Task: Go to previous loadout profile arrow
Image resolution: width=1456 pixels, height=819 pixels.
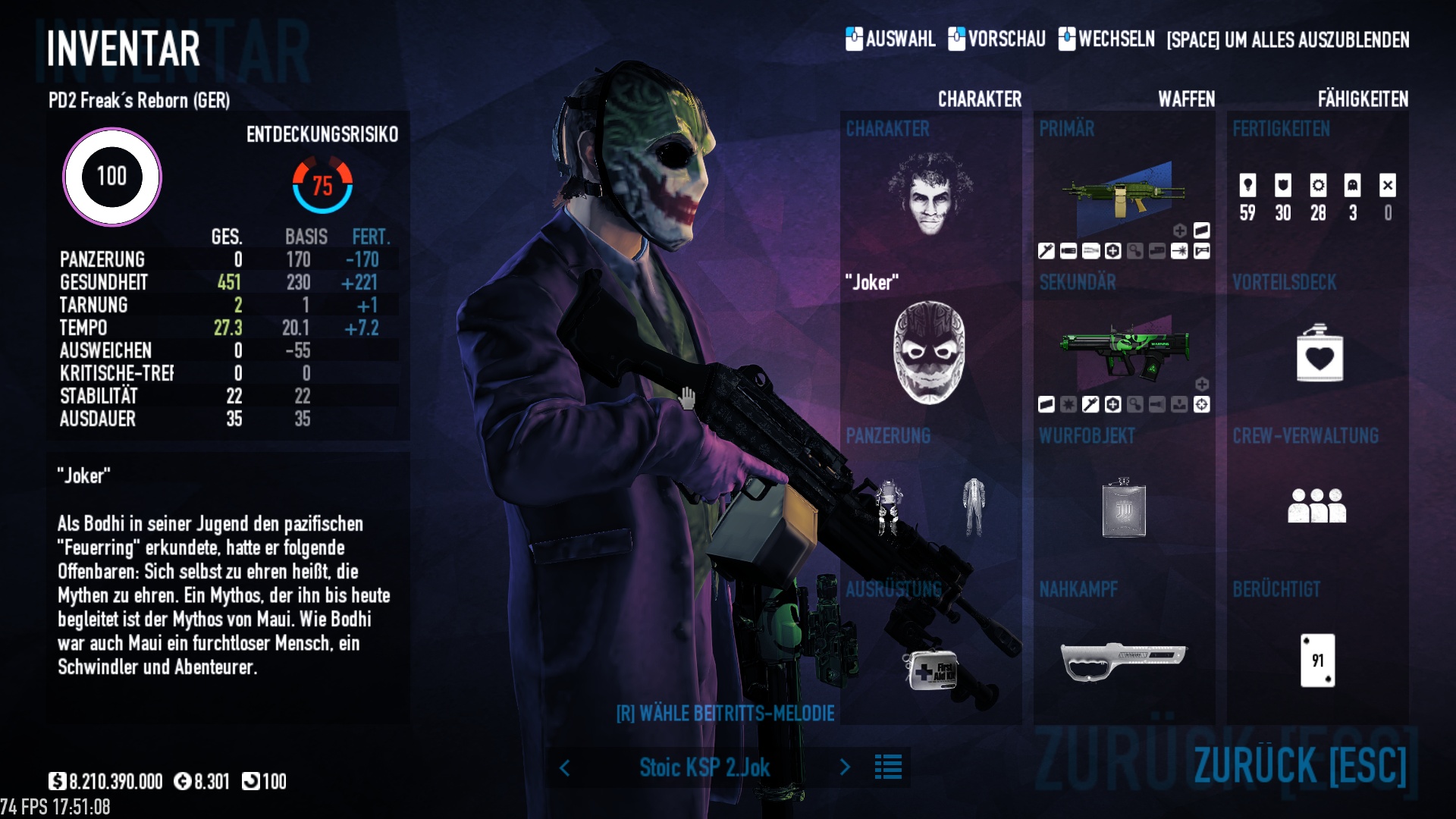Action: 565,768
